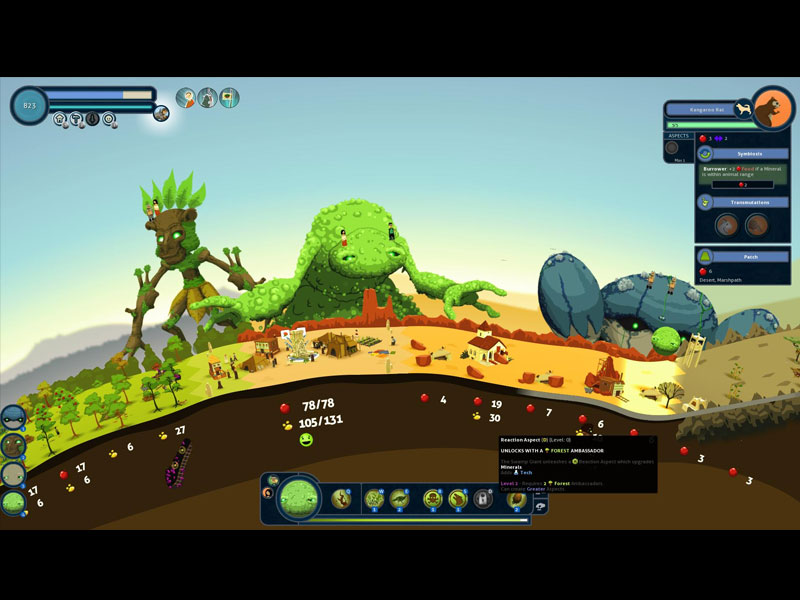Click the house icon under the top bar
The width and height of the screenshot is (800, 600).
tap(60, 118)
